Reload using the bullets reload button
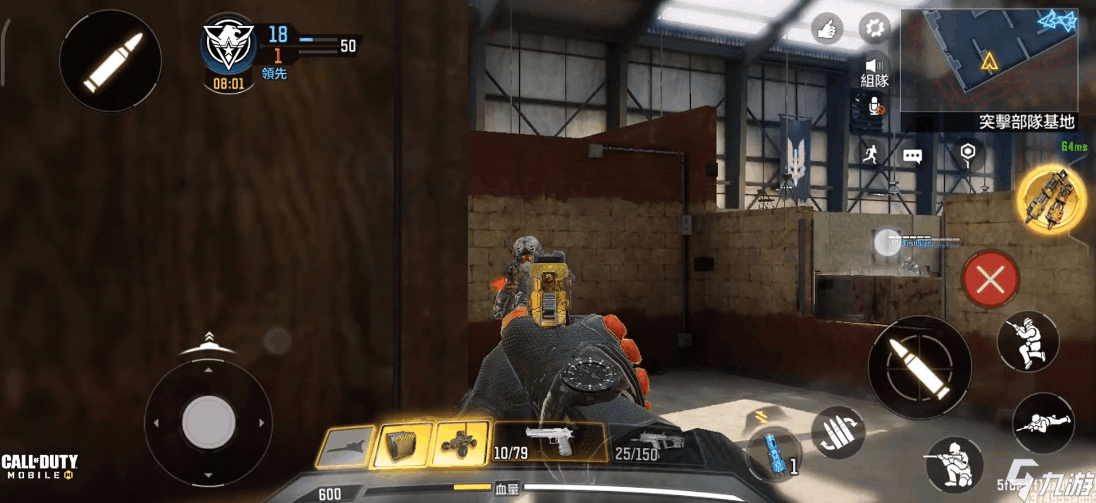Screen dimensions: 1096x503 coord(838,433)
